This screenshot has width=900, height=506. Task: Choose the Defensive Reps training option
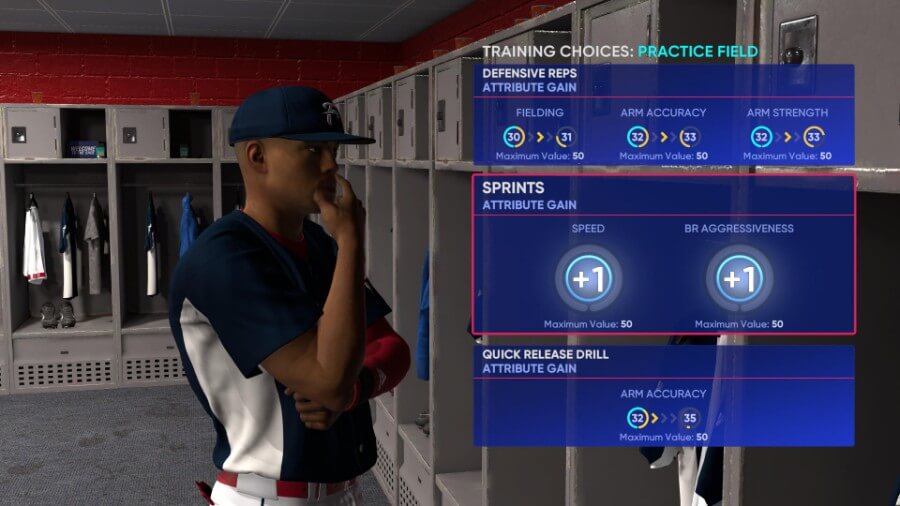[x=663, y=115]
